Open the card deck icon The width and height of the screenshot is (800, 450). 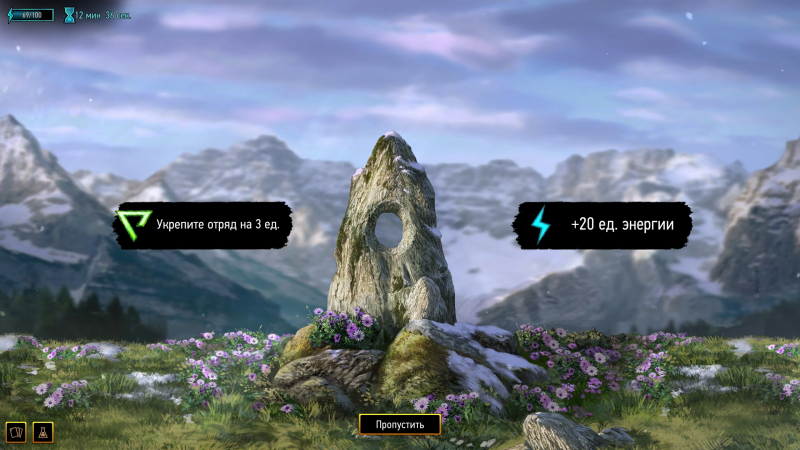point(17,432)
